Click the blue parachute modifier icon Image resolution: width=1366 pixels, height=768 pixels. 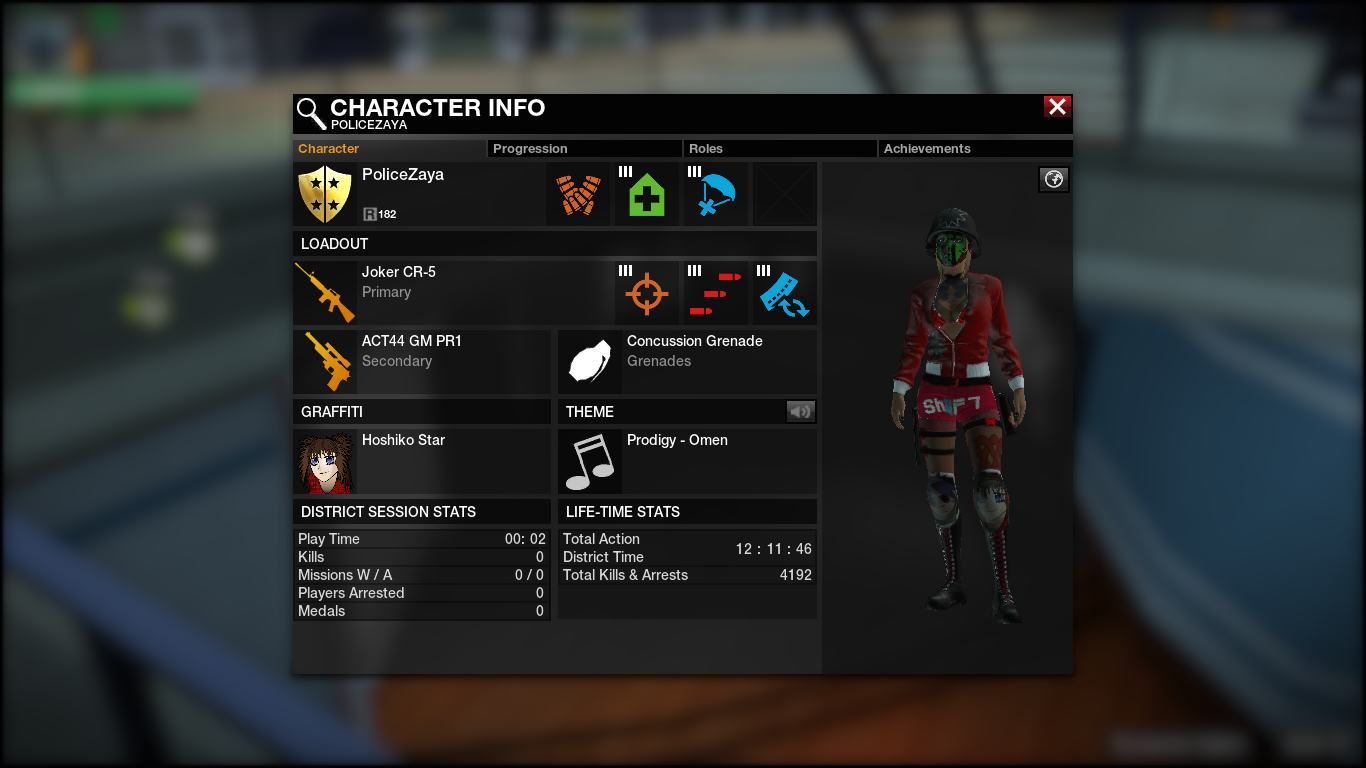point(715,195)
